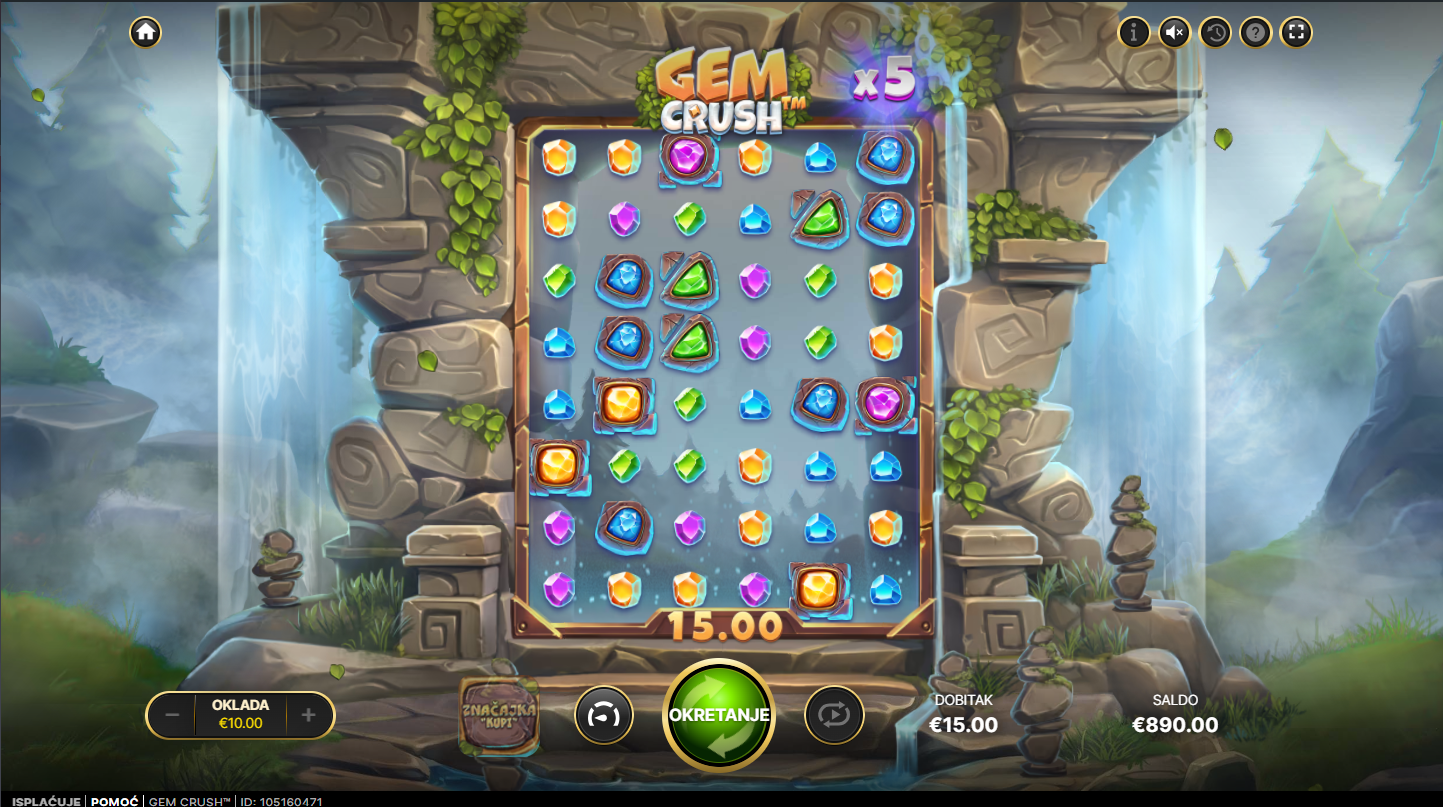
Task: Buy the feature with Značajka Kupi
Action: pos(499,715)
